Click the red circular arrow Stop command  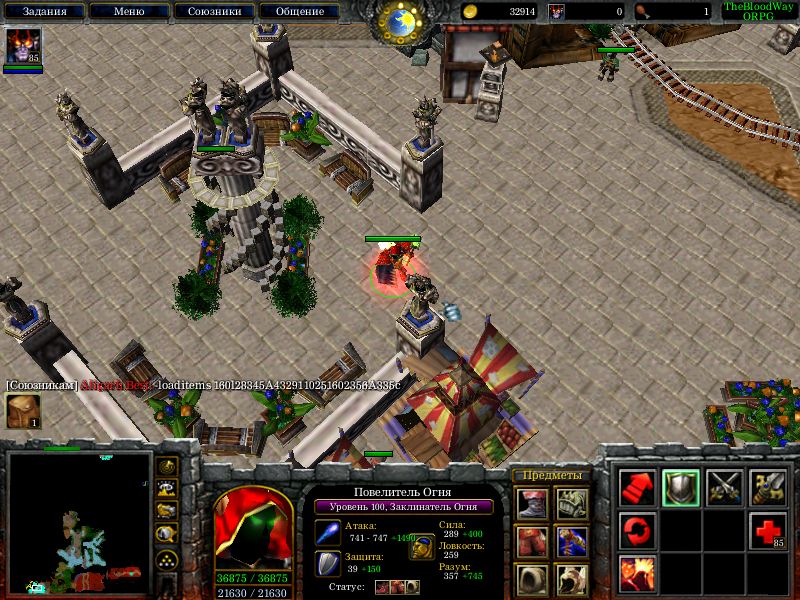[637, 530]
